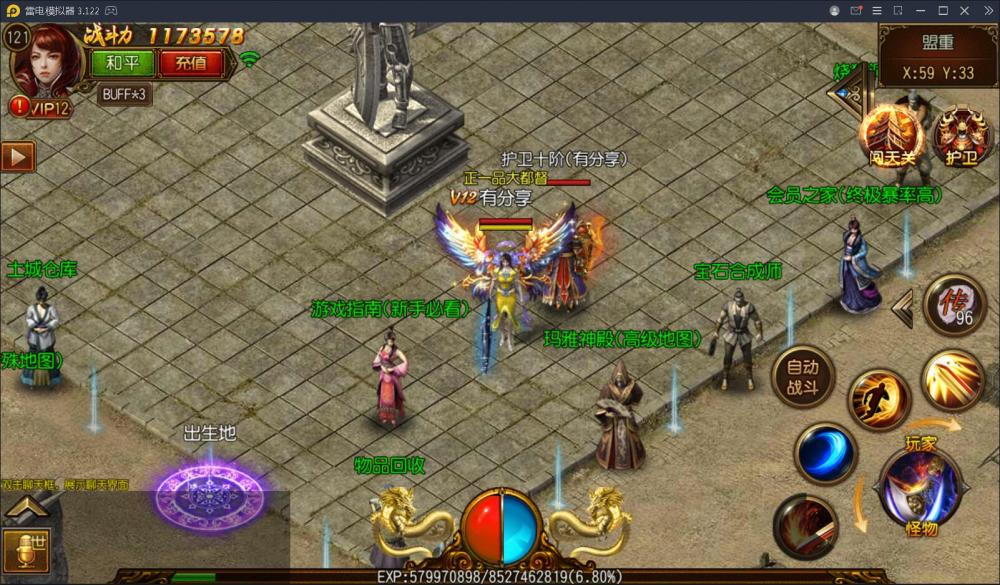
Task: Open the 充值 recharge shop
Action: (x=197, y=63)
